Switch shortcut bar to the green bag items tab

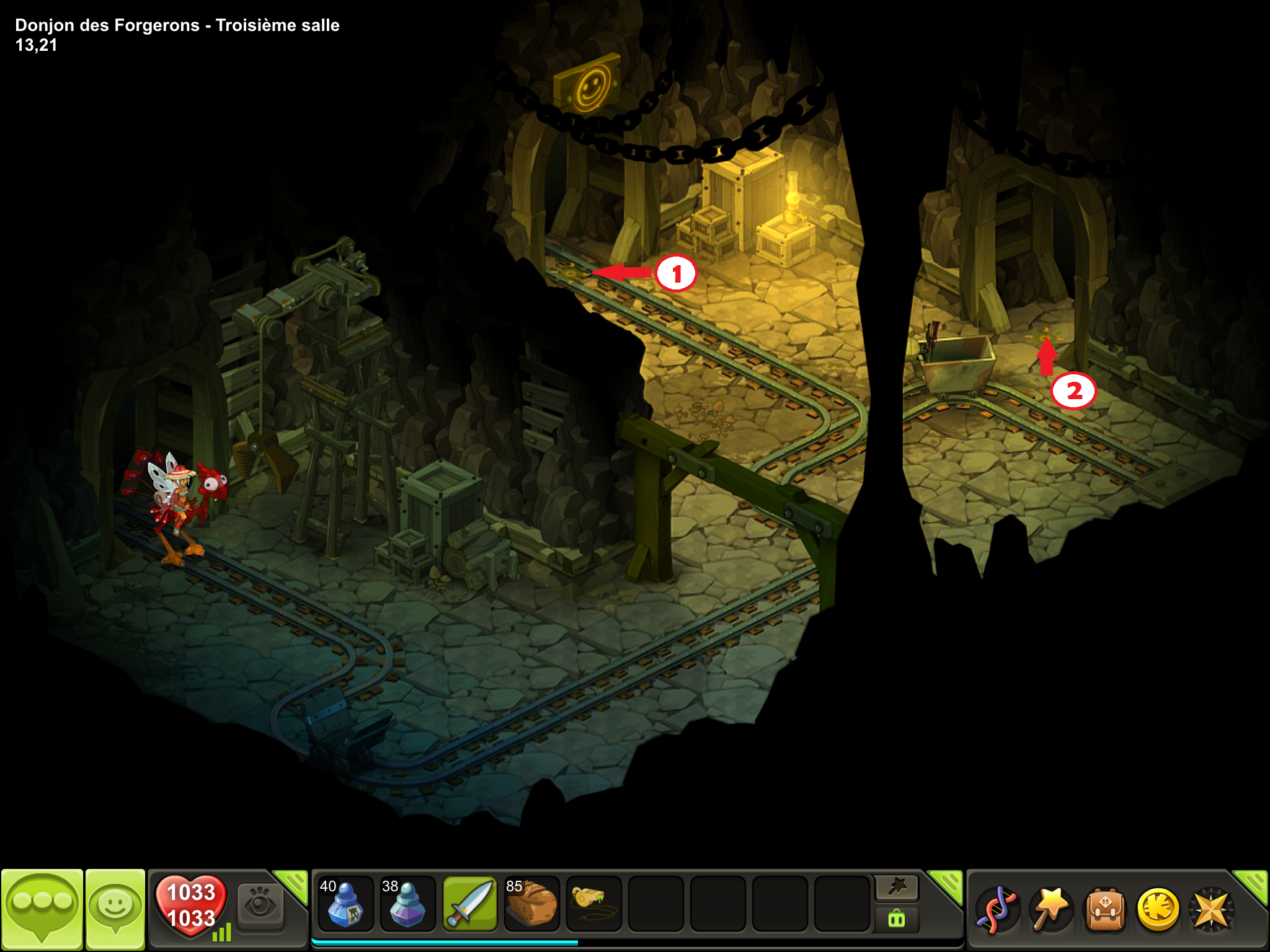(x=897, y=919)
